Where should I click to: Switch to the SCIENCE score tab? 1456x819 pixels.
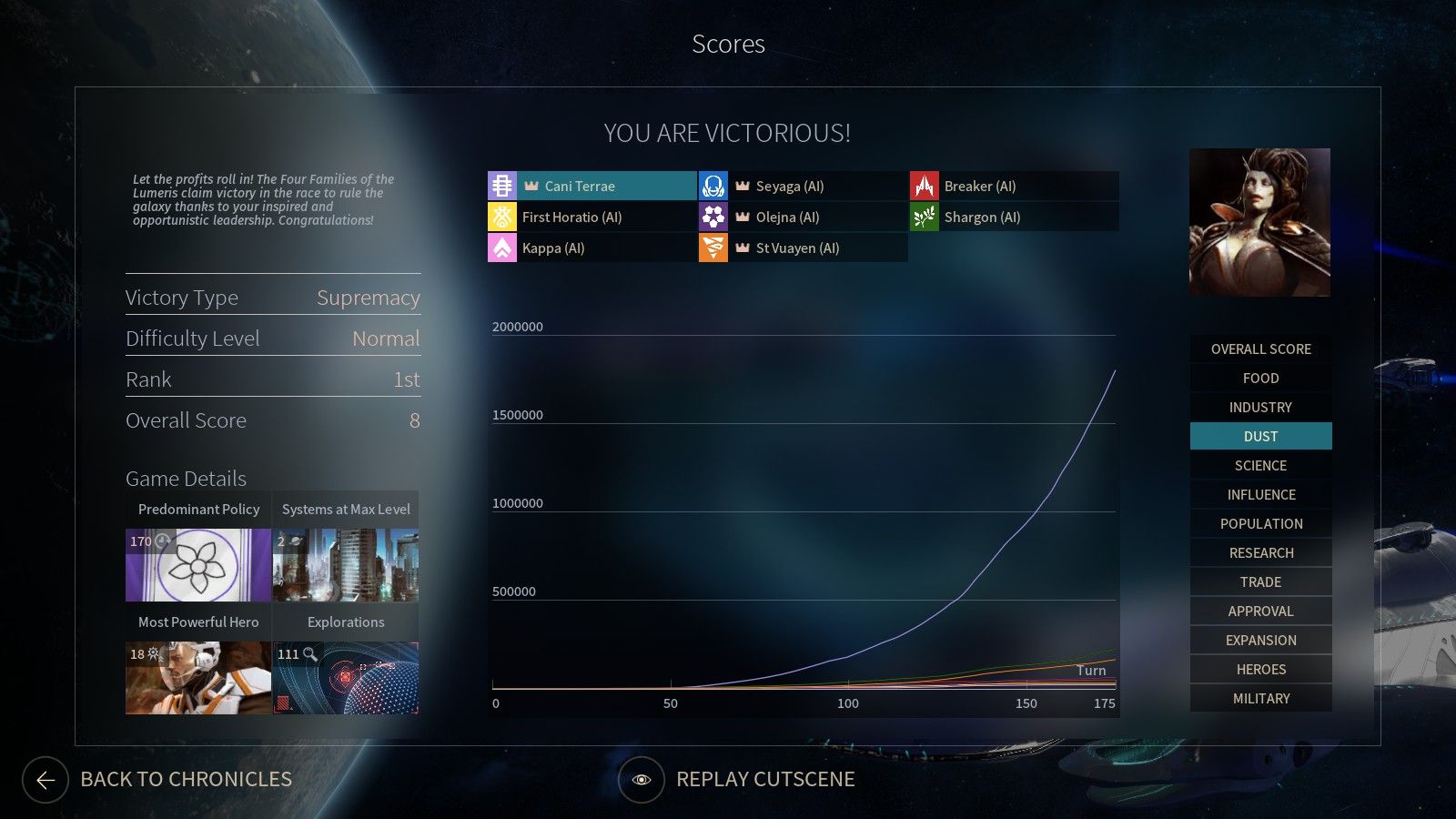(x=1260, y=465)
